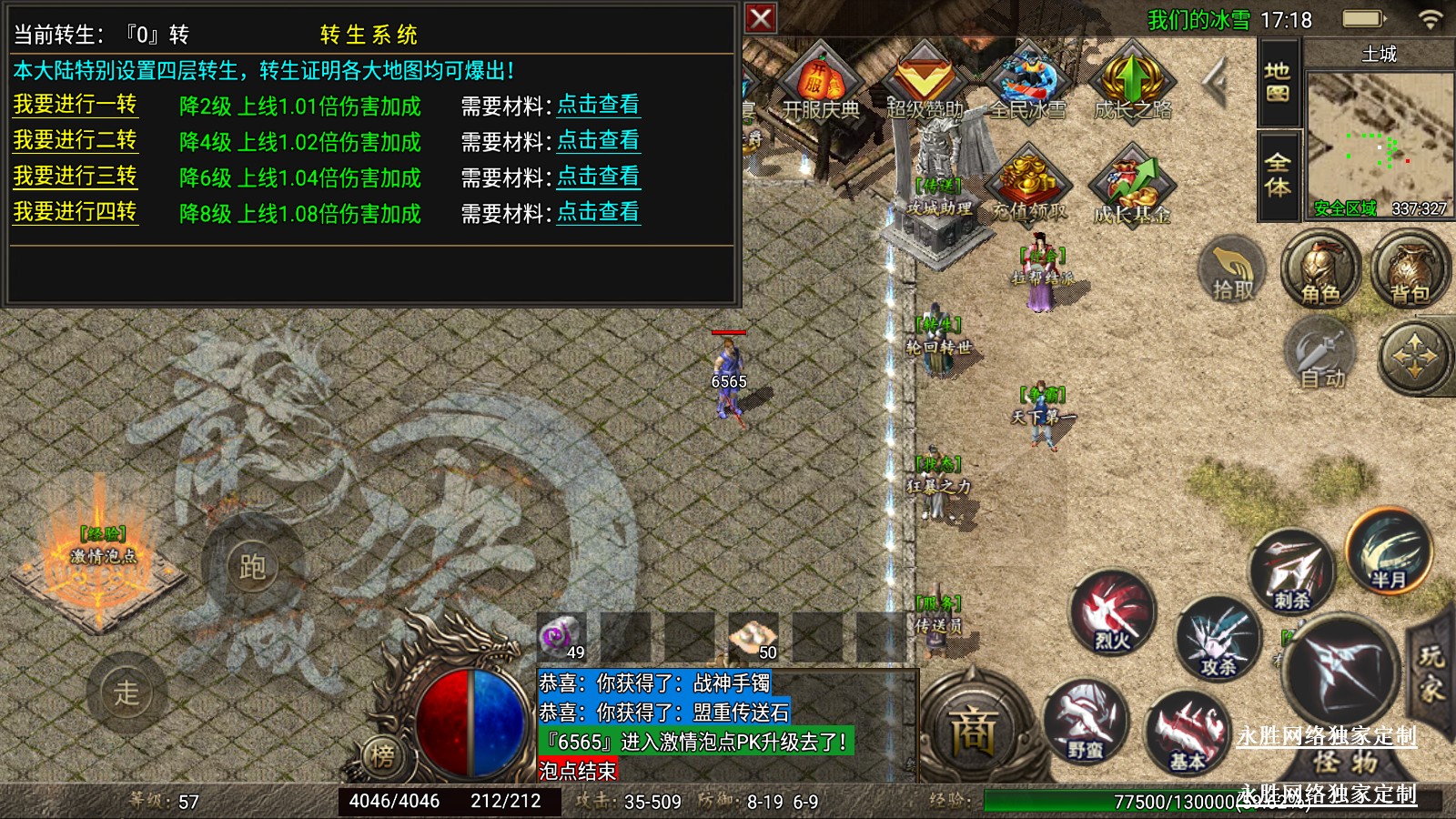Open the 地图 map button
The height and width of the screenshot is (819, 1456).
pos(1277,82)
